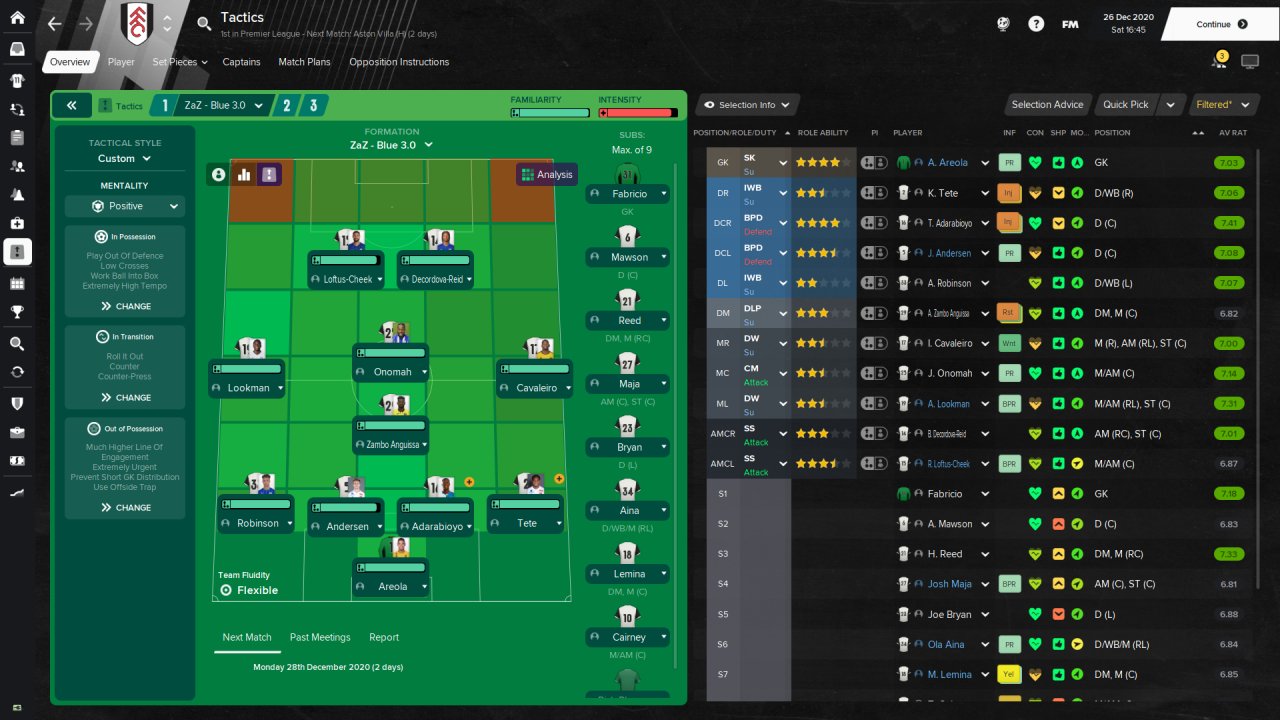Open the Captains tab
Image resolution: width=1280 pixels, height=720 pixels.
[x=241, y=62]
